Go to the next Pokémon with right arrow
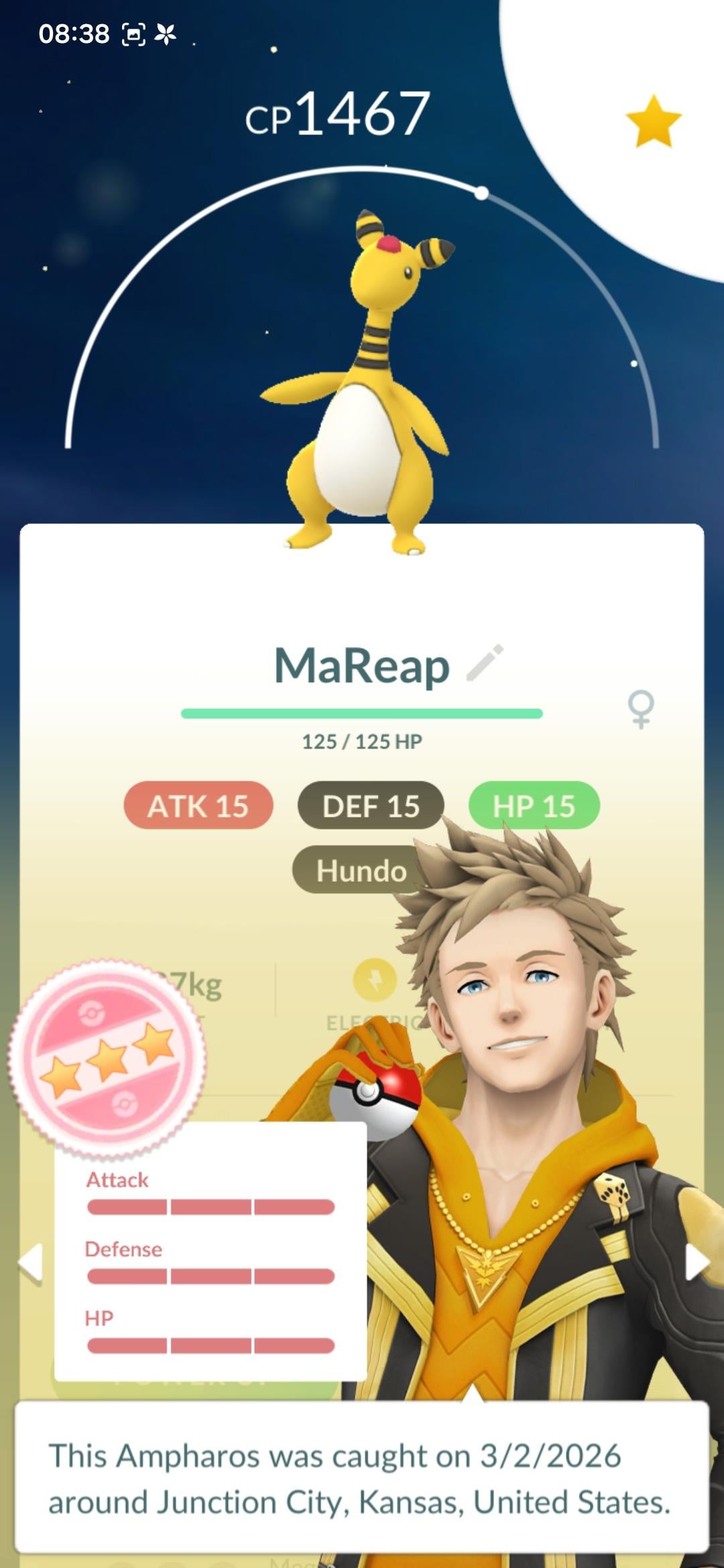This screenshot has width=724, height=1568. (696, 1263)
